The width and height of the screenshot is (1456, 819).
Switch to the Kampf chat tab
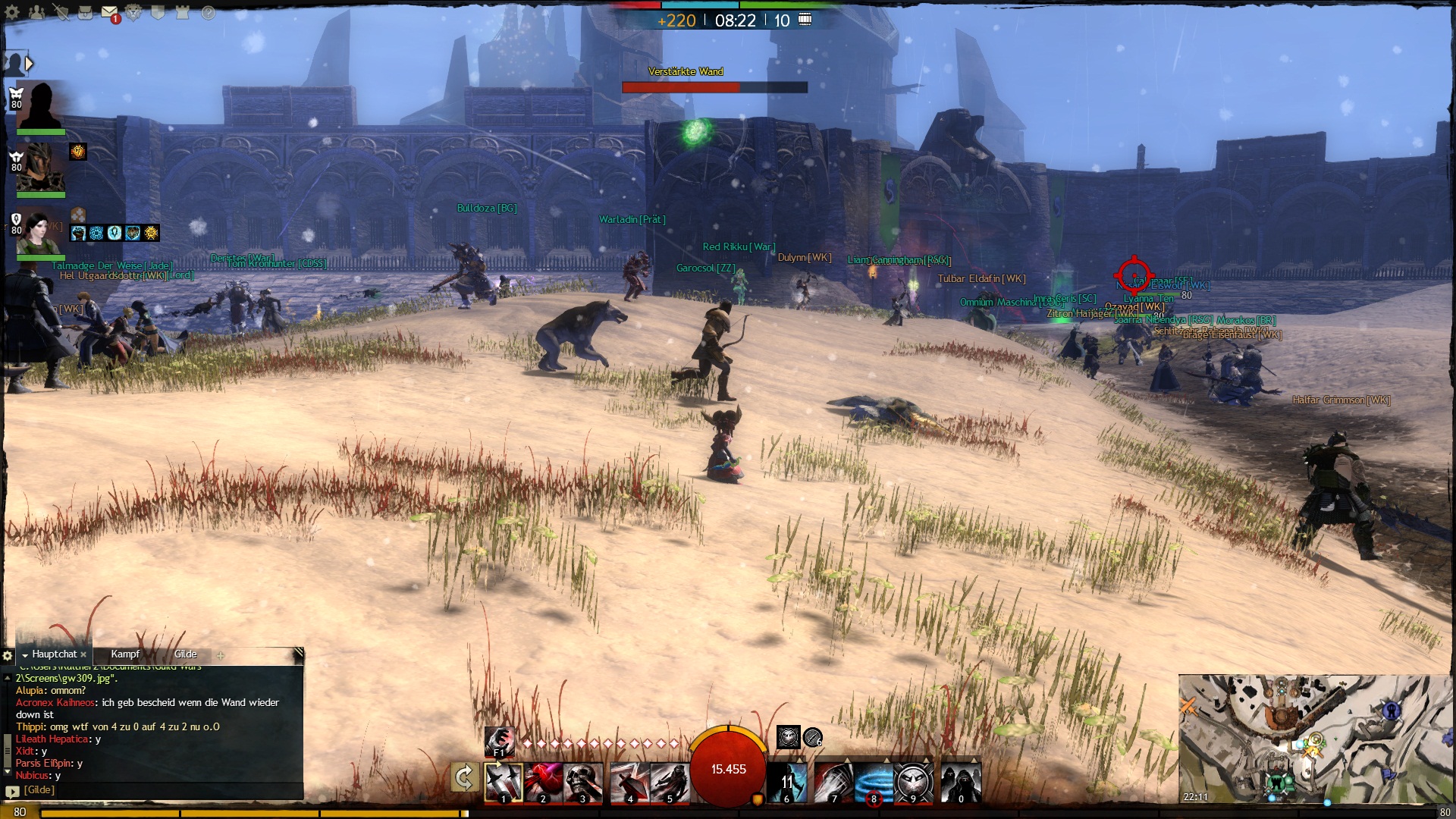pos(125,654)
